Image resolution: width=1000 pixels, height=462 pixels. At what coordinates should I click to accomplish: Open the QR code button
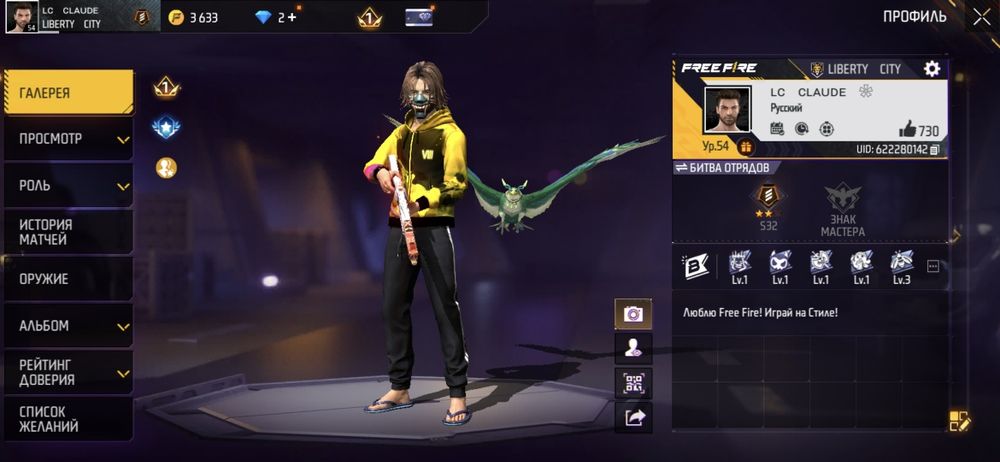click(x=633, y=383)
